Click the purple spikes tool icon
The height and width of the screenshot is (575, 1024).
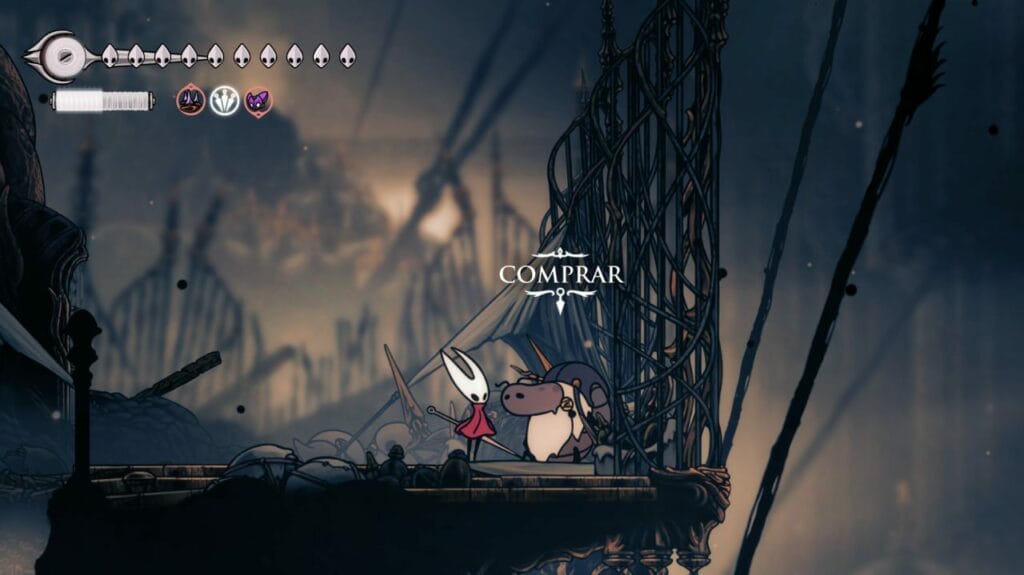191,101
